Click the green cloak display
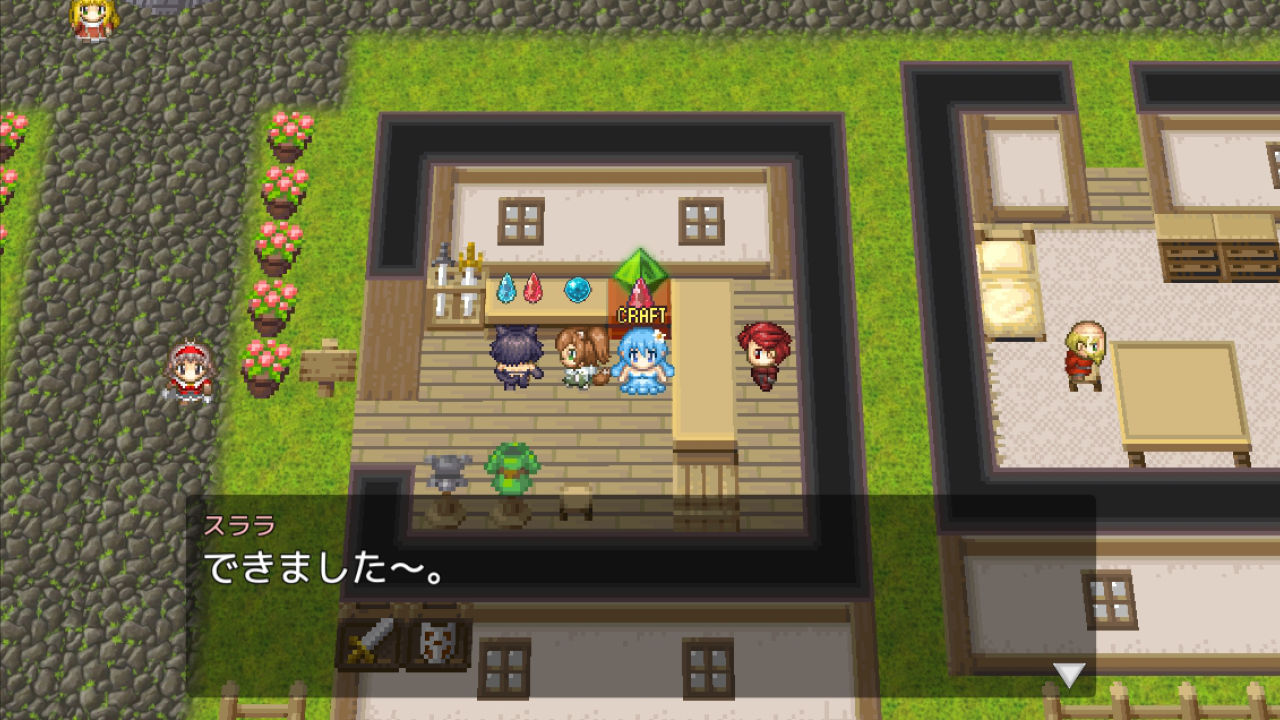Screen dimensions: 1280x720 point(512,470)
